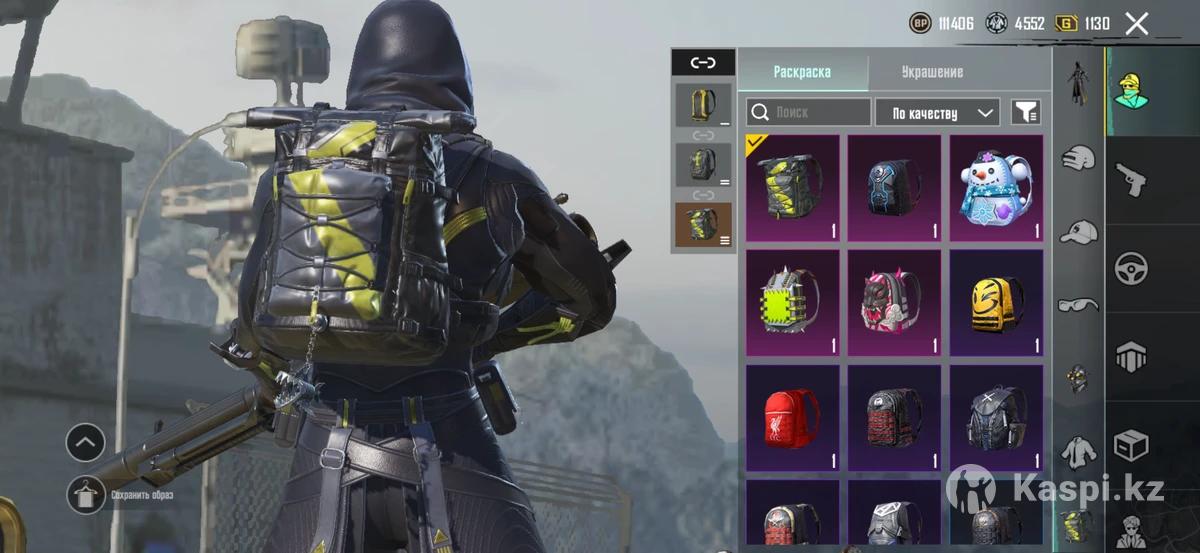Viewport: 1200px width, 553px height.
Task: Open the pistol weapons category
Action: pyautogui.click(x=1132, y=180)
